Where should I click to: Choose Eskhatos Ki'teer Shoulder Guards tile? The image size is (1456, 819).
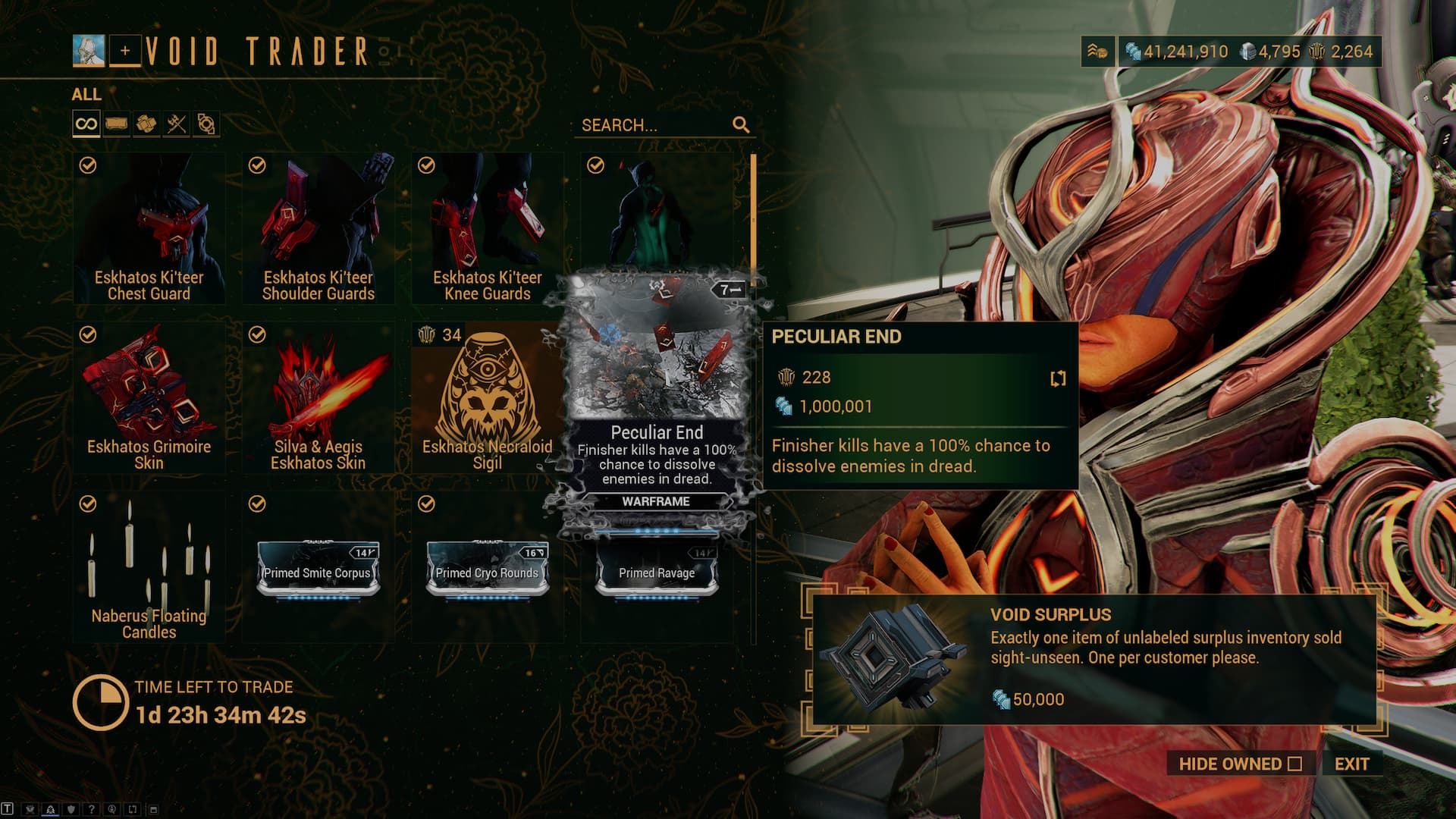(318, 228)
